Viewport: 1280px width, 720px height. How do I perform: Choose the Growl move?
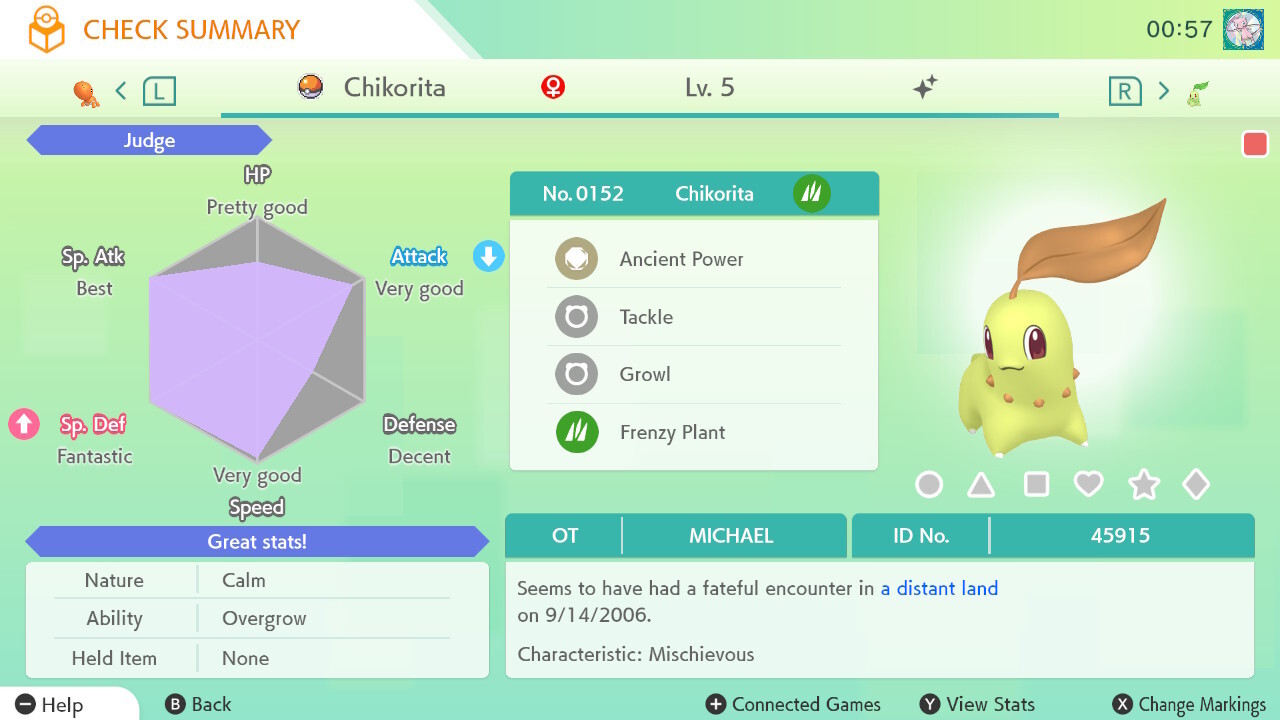(x=645, y=374)
